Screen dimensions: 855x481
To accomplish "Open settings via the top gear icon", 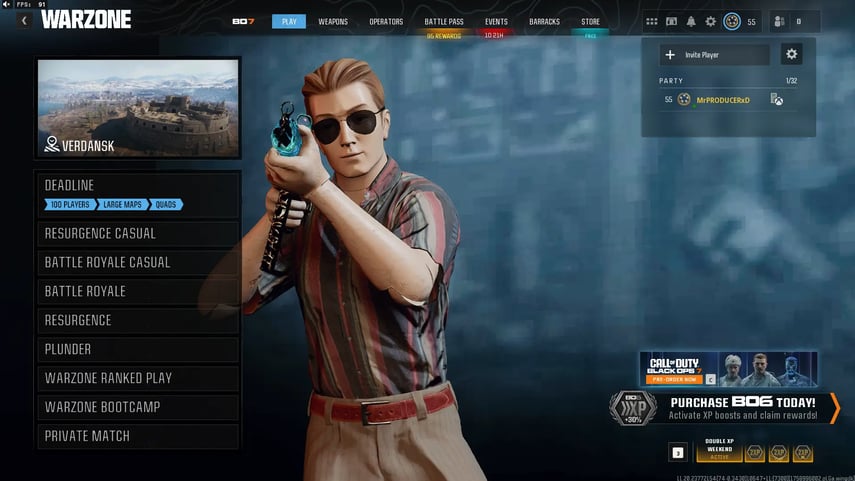I will pos(711,21).
